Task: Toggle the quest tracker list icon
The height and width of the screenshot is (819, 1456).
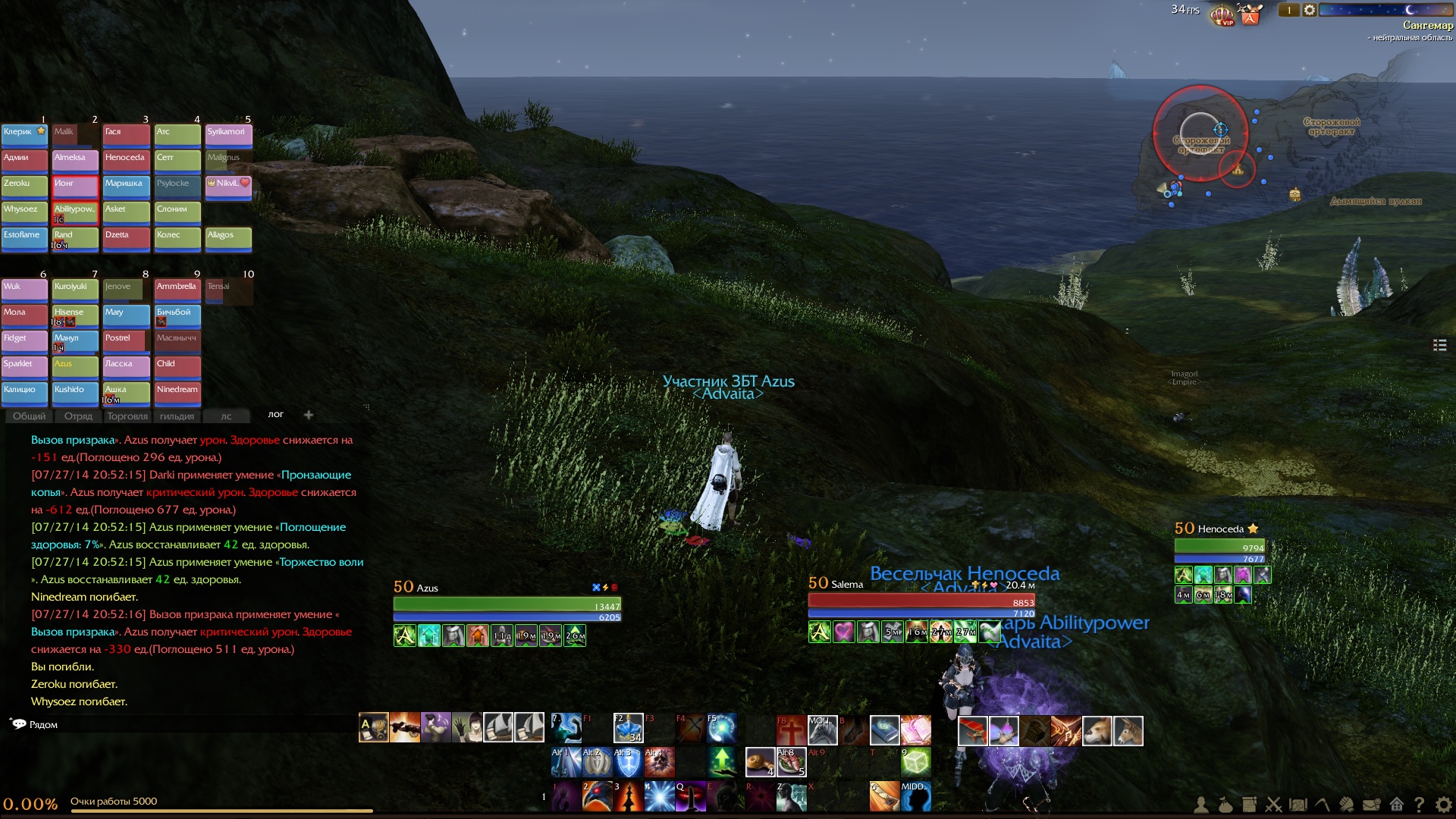Action: click(x=1439, y=345)
